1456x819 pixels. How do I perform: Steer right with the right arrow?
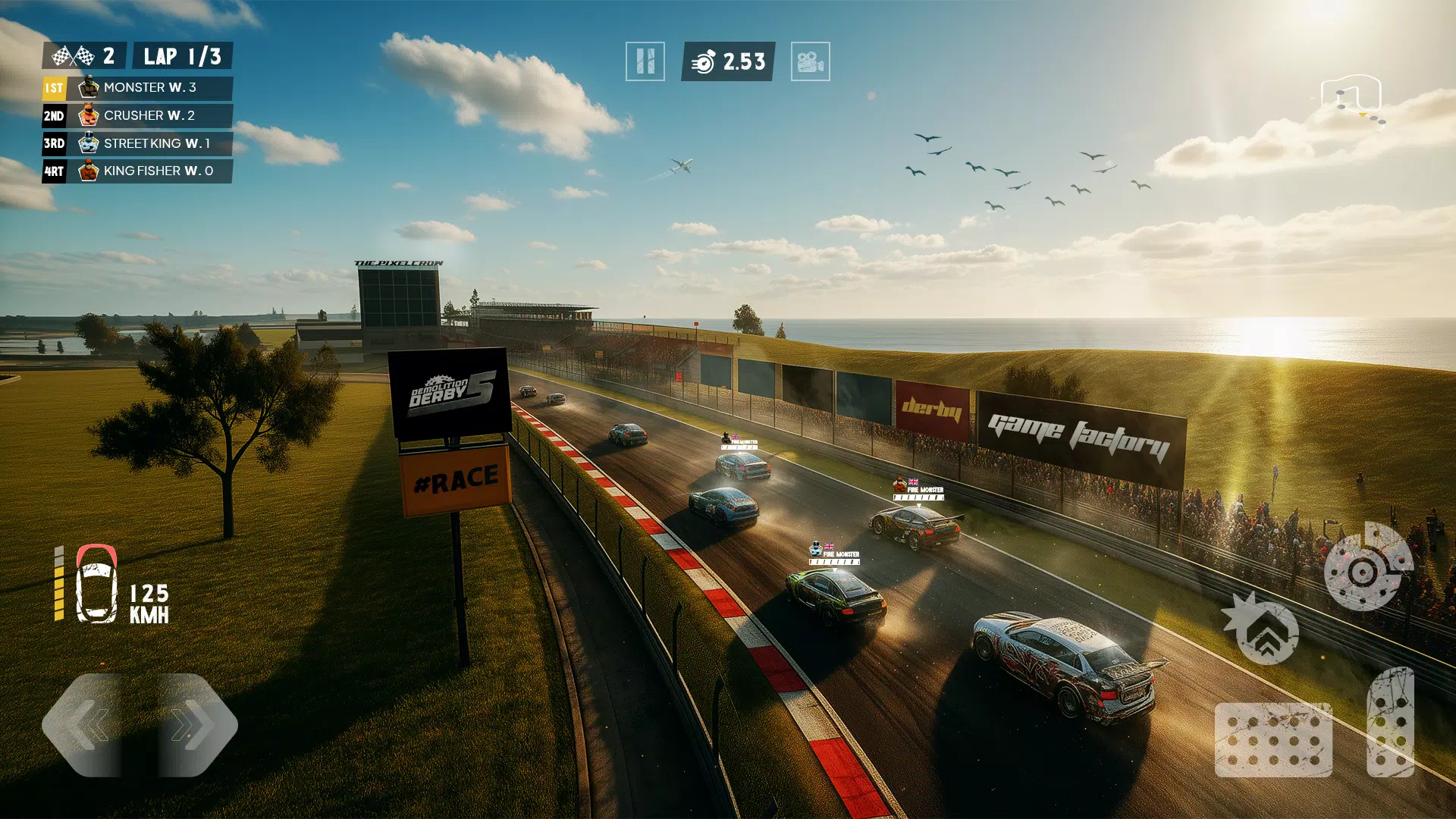pyautogui.click(x=194, y=725)
